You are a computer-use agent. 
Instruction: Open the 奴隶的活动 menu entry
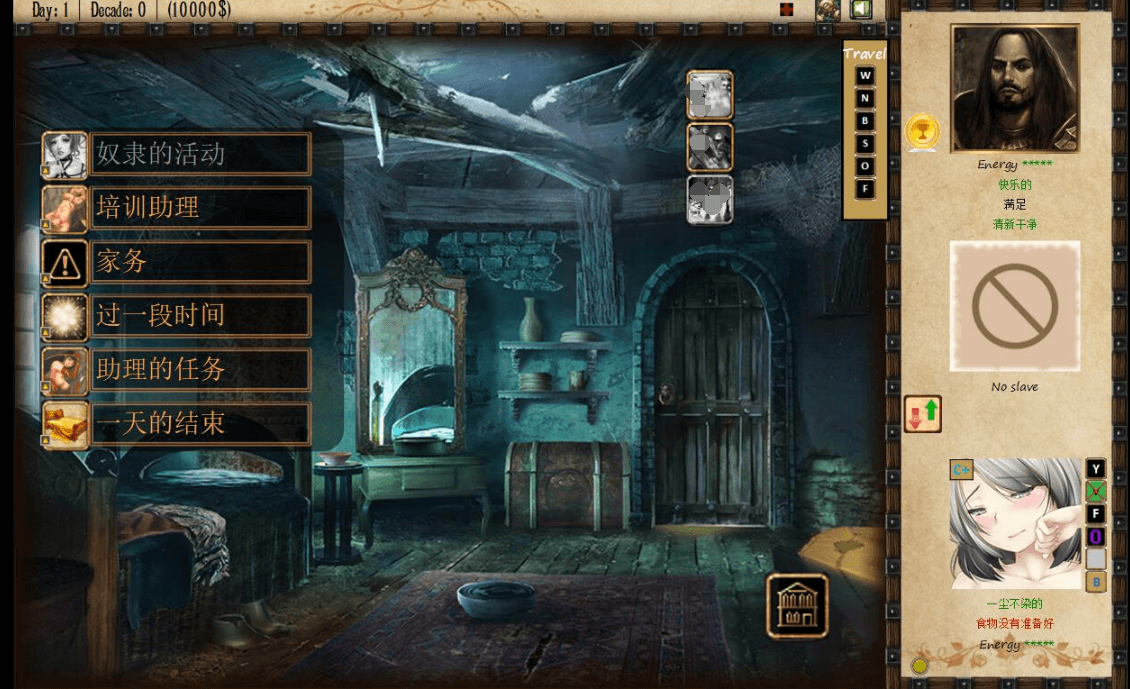200,154
